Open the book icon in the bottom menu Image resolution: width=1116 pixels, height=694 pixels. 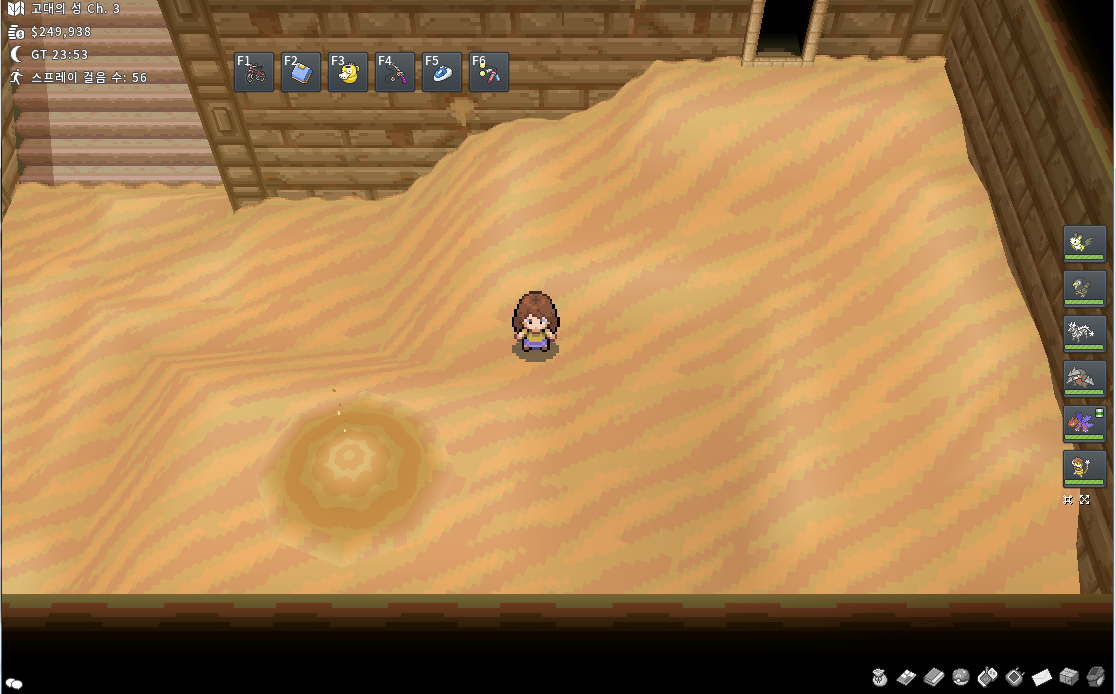tap(934, 677)
